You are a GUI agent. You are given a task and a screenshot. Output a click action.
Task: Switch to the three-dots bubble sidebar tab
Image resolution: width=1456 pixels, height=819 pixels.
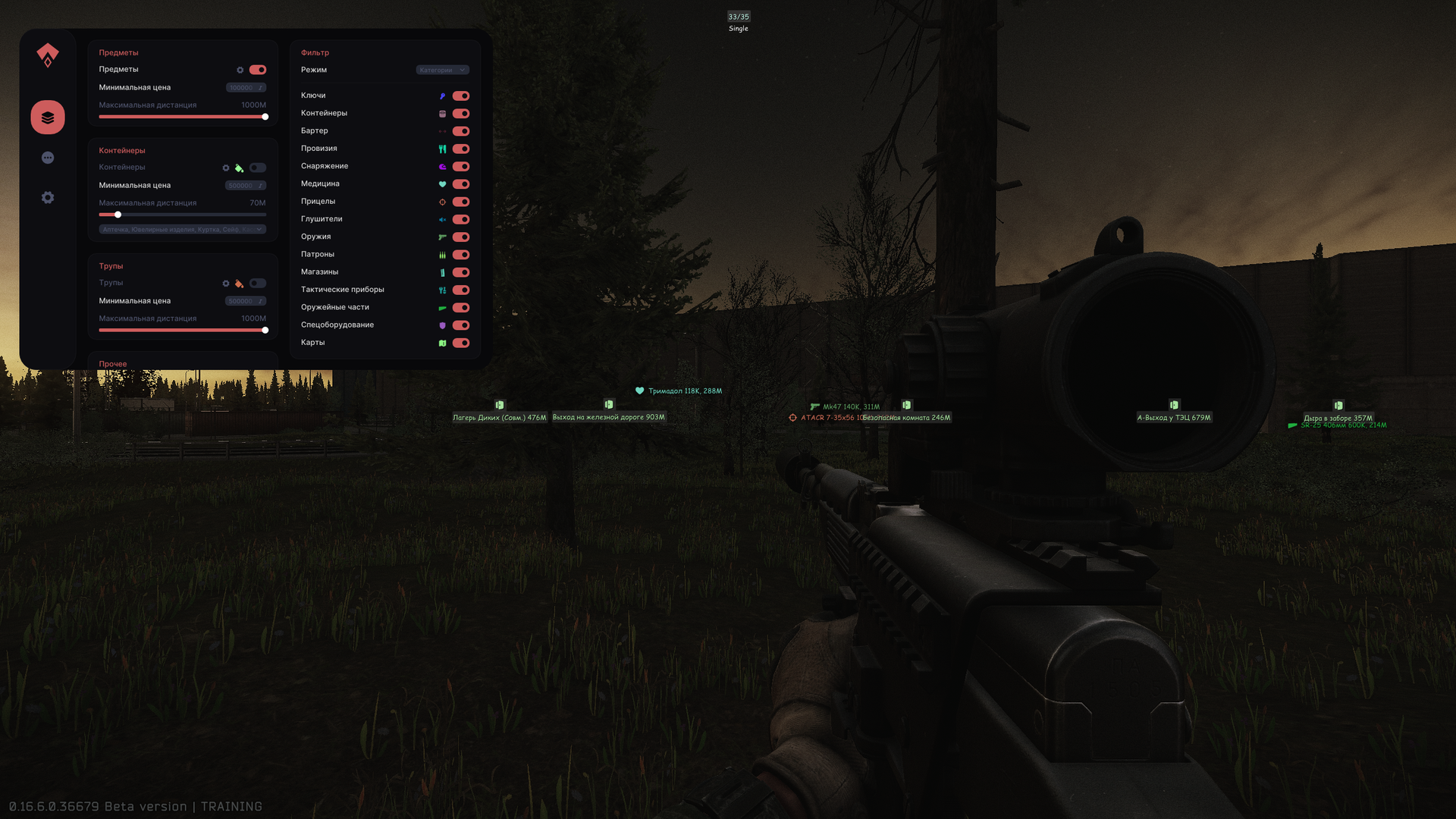(48, 158)
